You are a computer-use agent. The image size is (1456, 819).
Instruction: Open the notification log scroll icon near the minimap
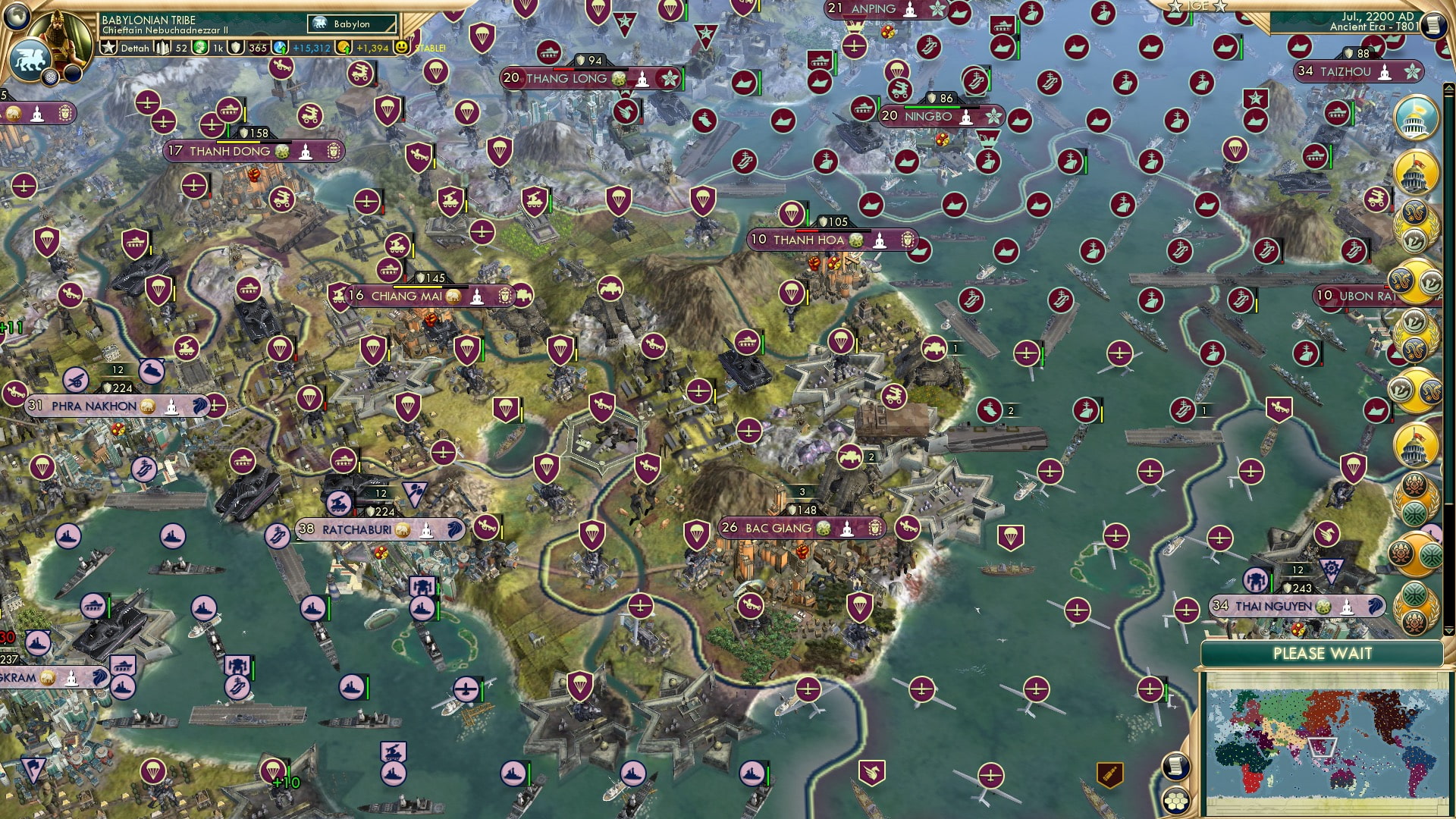click(1175, 765)
